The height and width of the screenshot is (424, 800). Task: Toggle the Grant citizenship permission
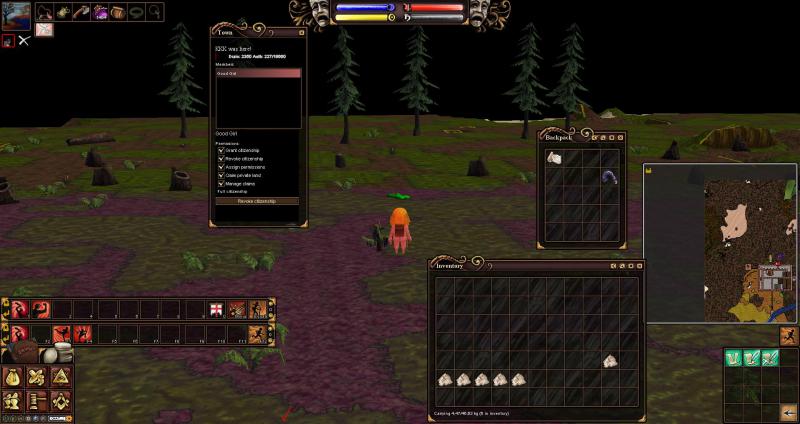coord(221,150)
